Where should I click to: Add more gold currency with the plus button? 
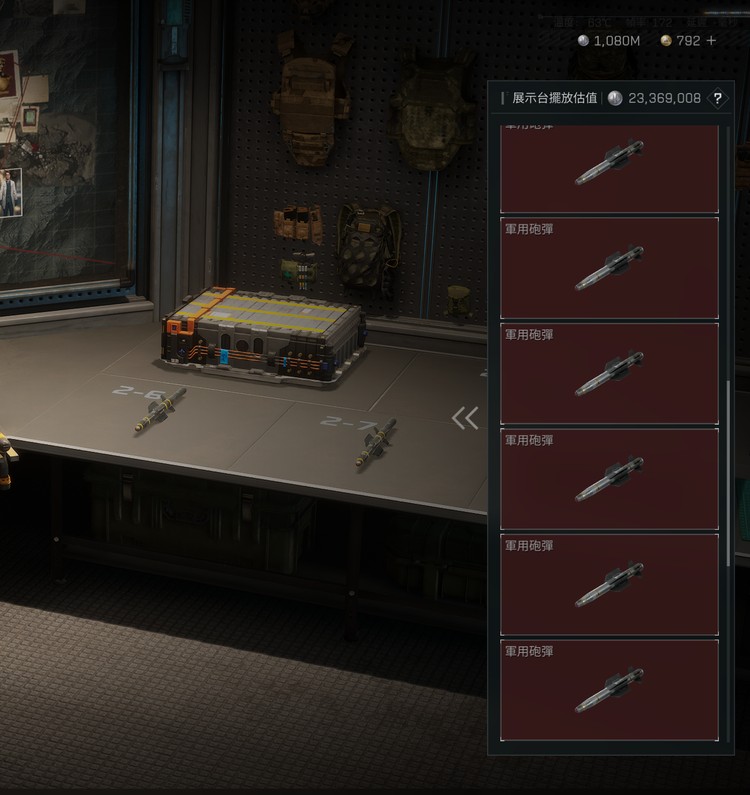[711, 41]
